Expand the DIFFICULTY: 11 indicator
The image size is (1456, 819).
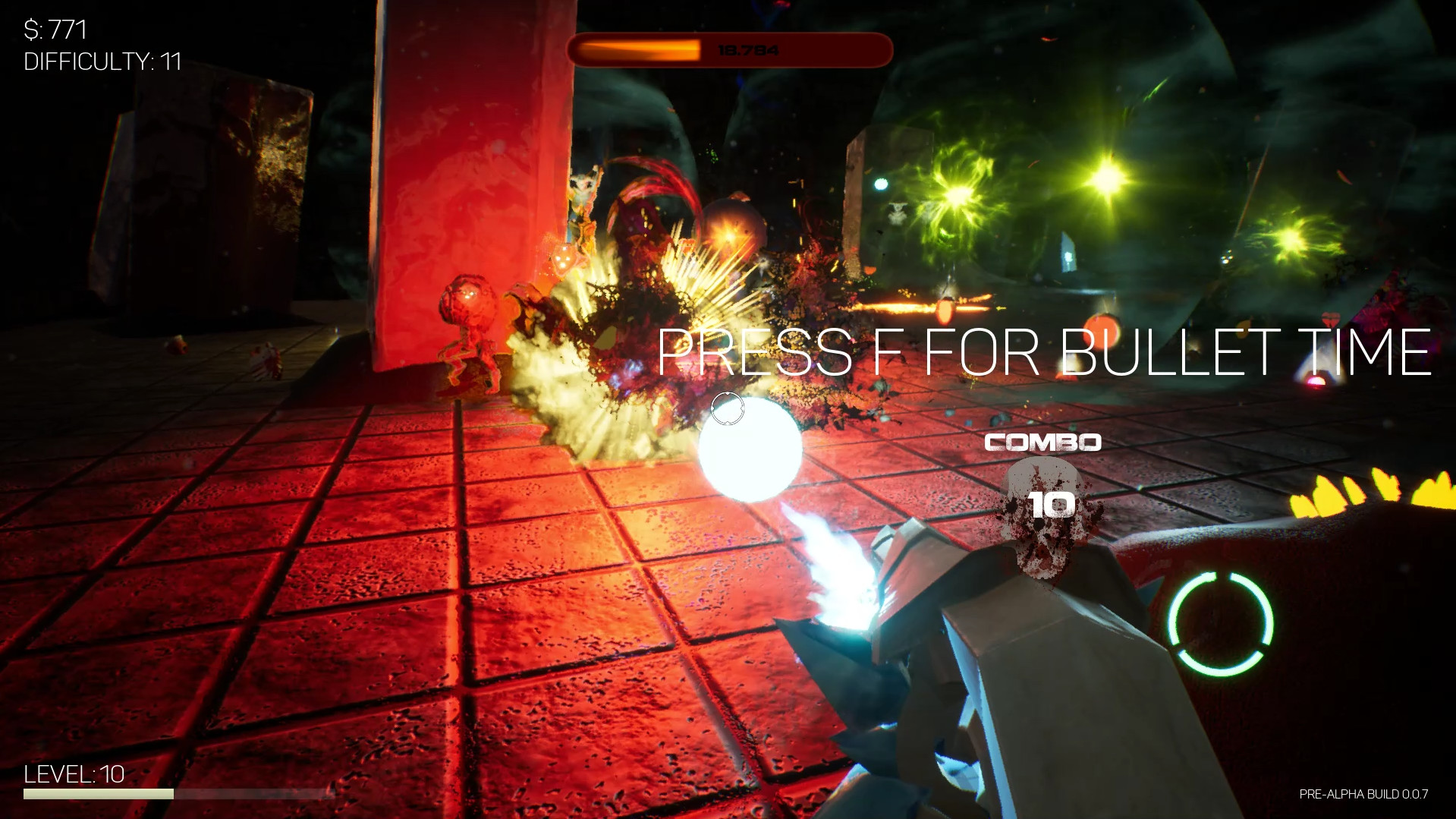point(101,62)
